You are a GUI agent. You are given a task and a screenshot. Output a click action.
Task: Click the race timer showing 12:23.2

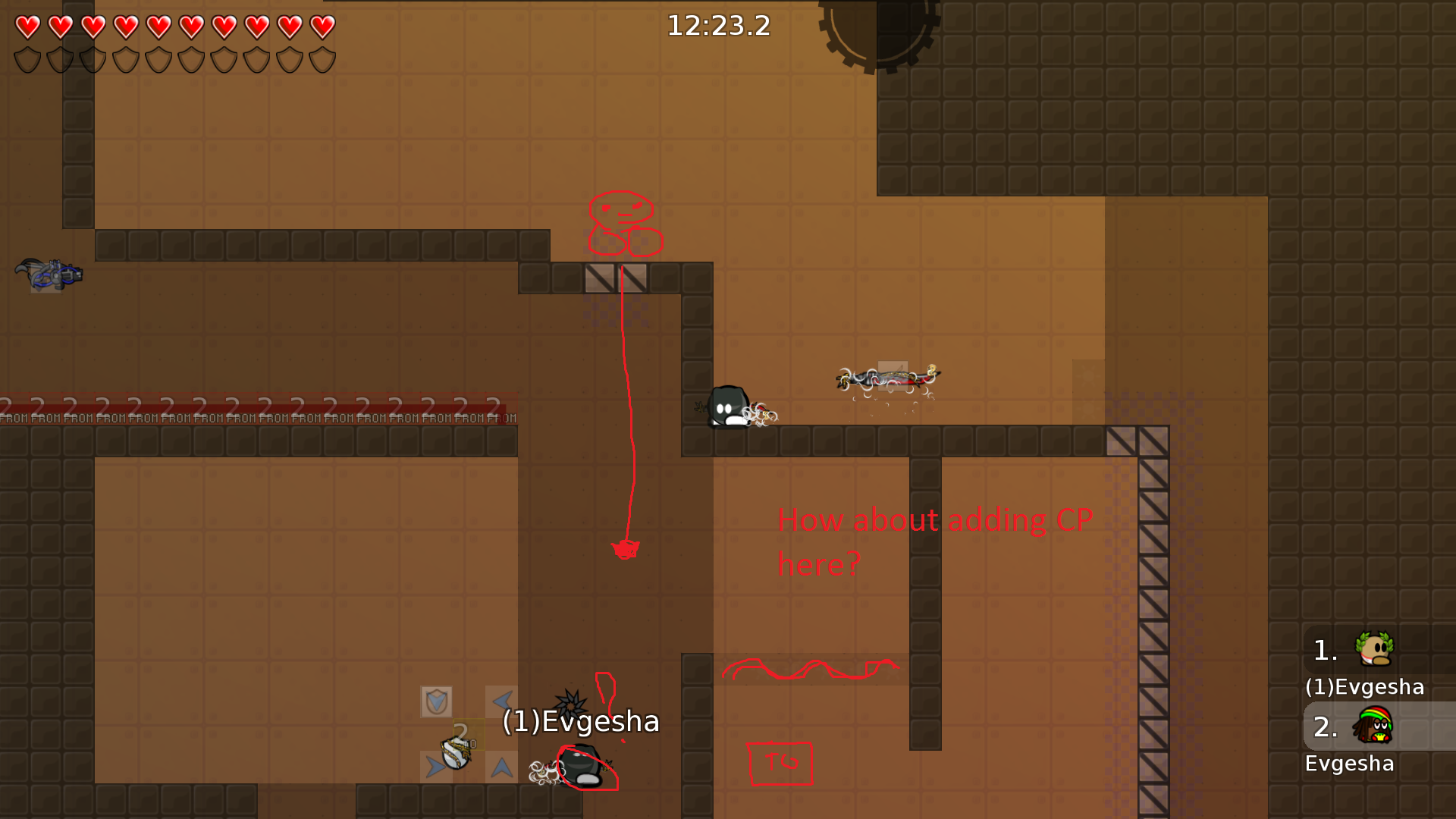[x=718, y=26]
